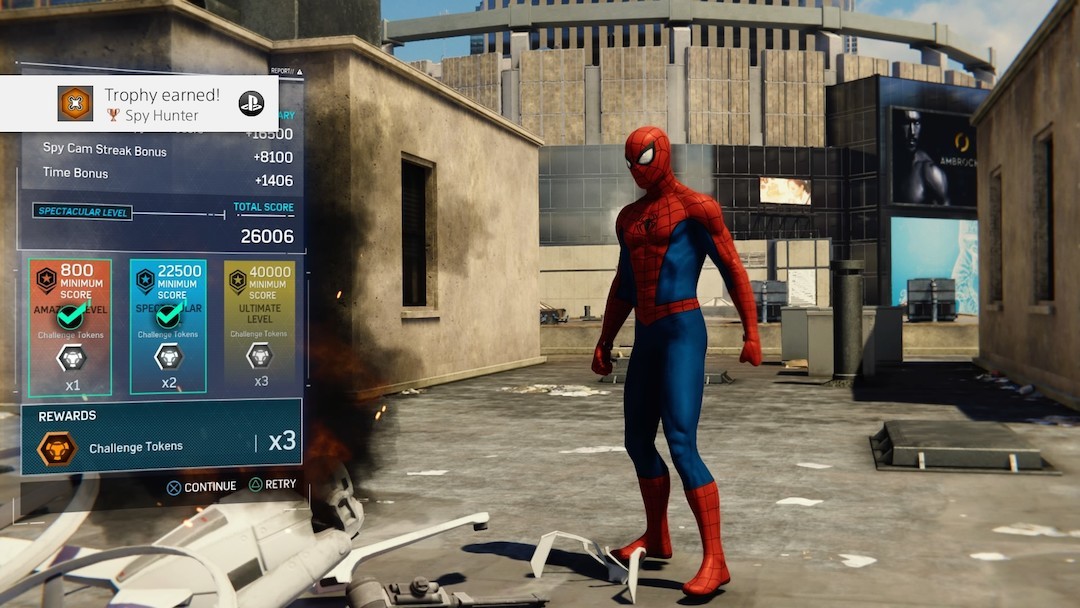Choose Retry to replay the challenge
This screenshot has width=1080, height=608.
[x=272, y=485]
